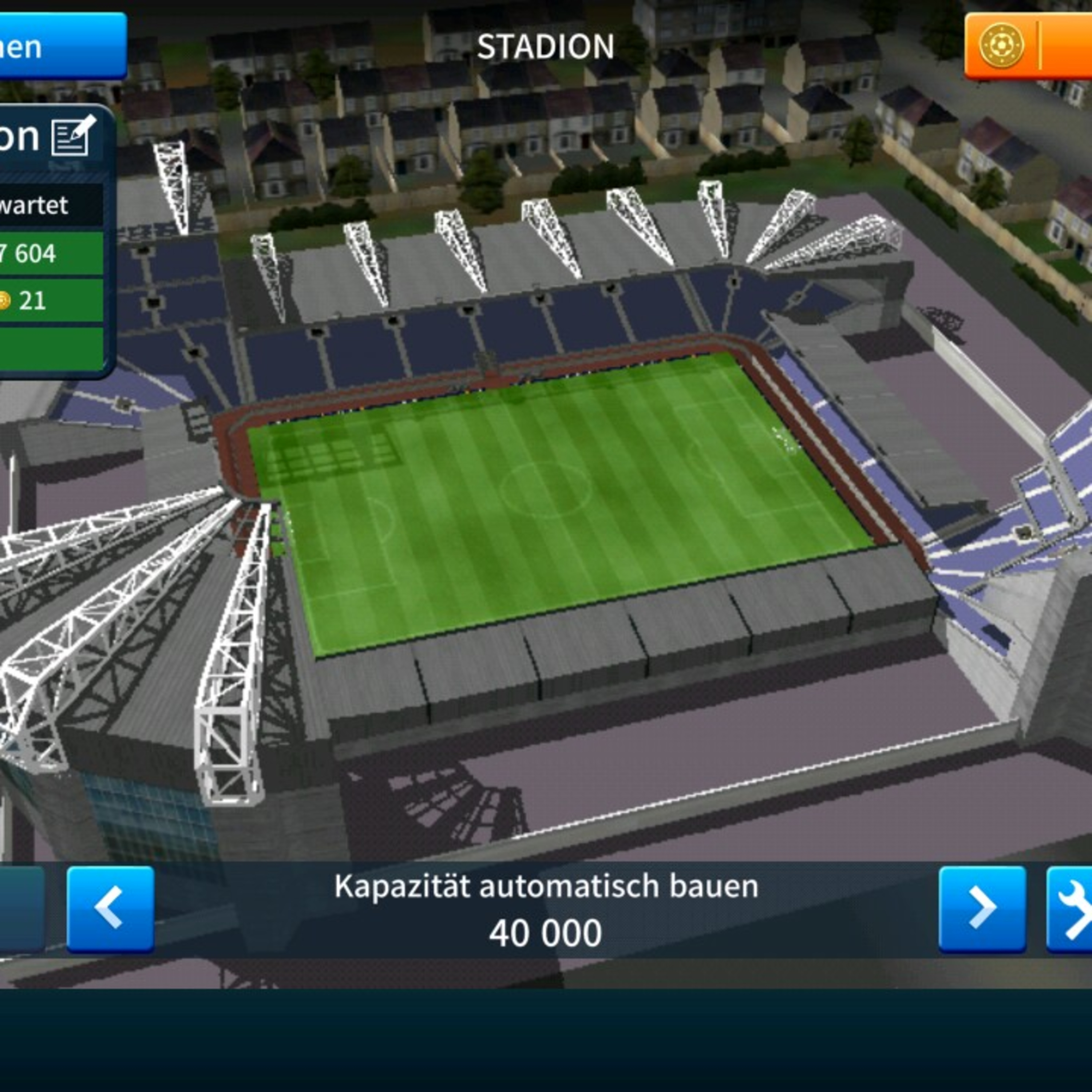Go to the previous stadium upgrade option
Image resolution: width=1092 pixels, height=1092 pixels.
110,909
